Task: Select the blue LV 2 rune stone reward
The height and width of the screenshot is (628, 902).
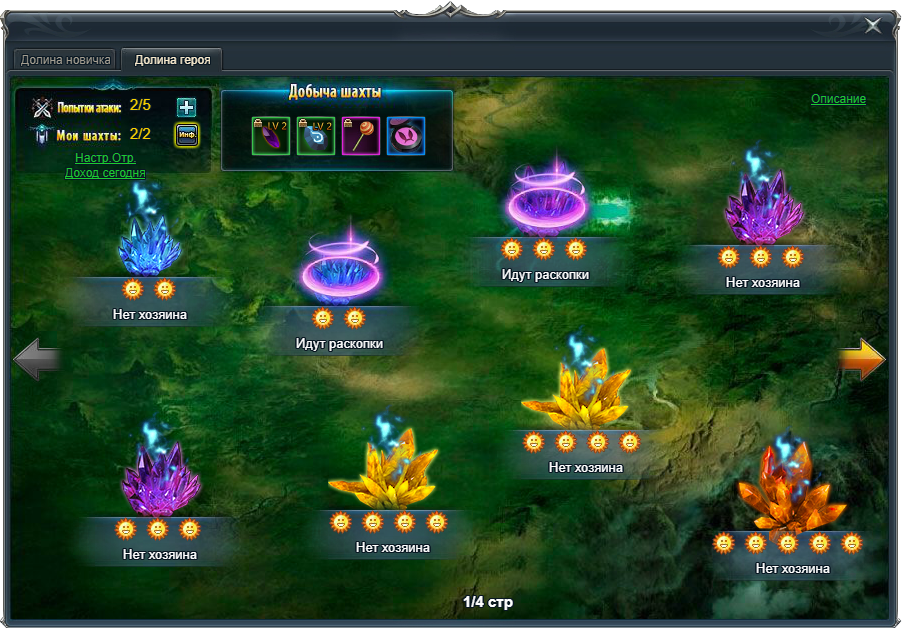Action: (x=316, y=135)
